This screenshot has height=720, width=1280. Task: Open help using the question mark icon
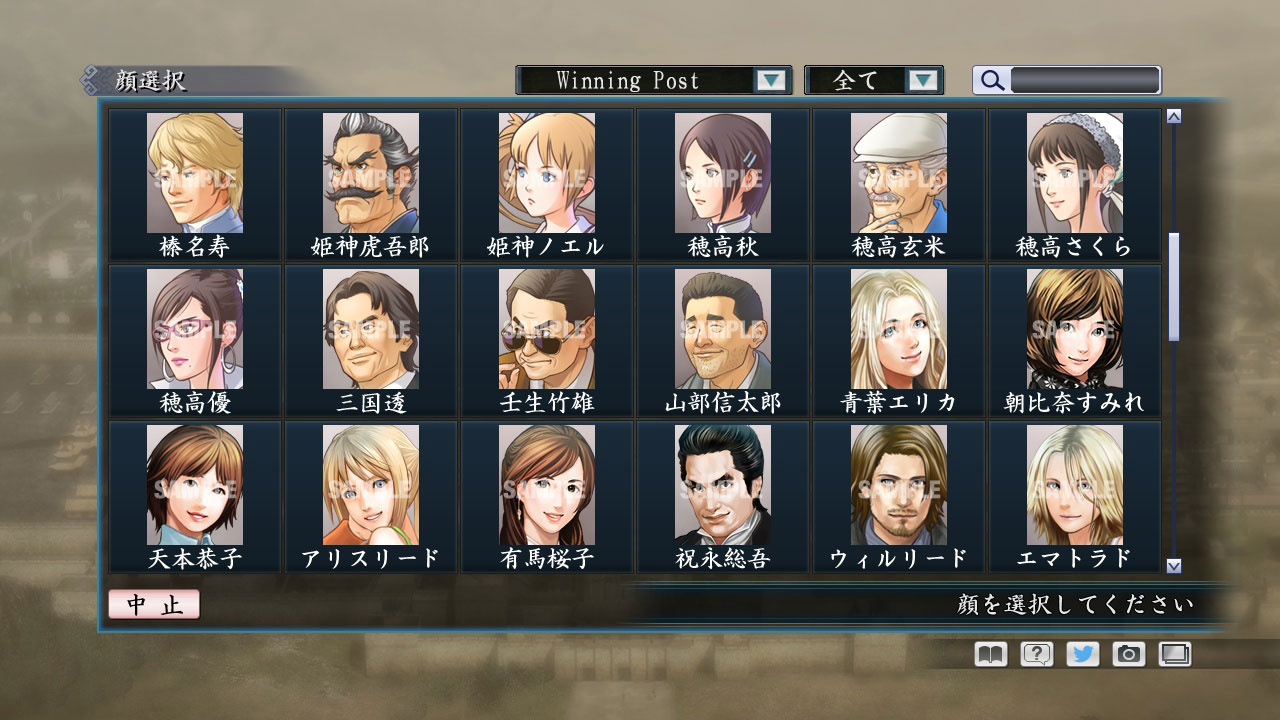click(1034, 654)
